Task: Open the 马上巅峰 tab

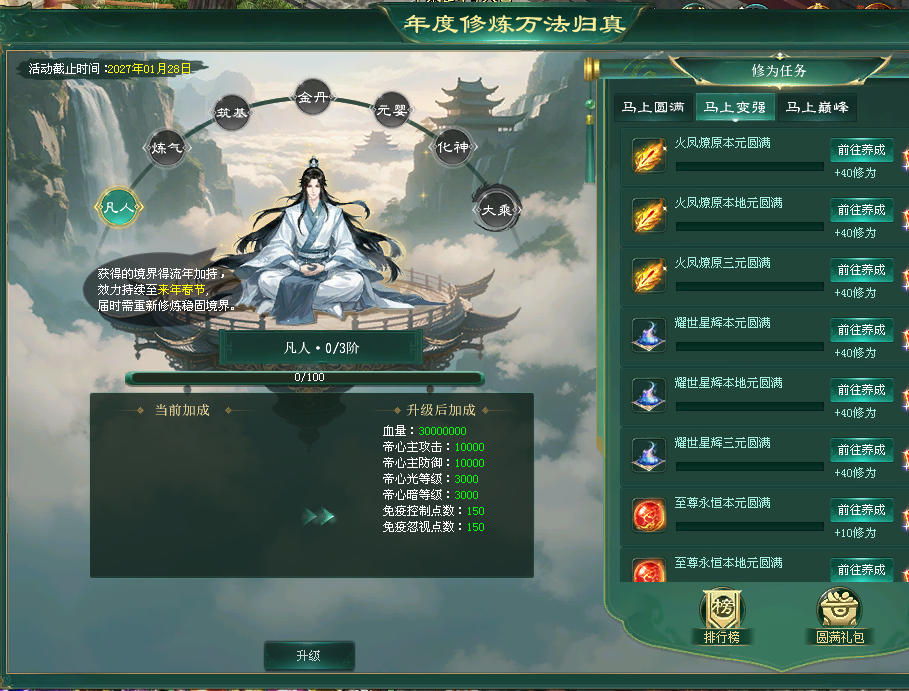Action: (816, 107)
